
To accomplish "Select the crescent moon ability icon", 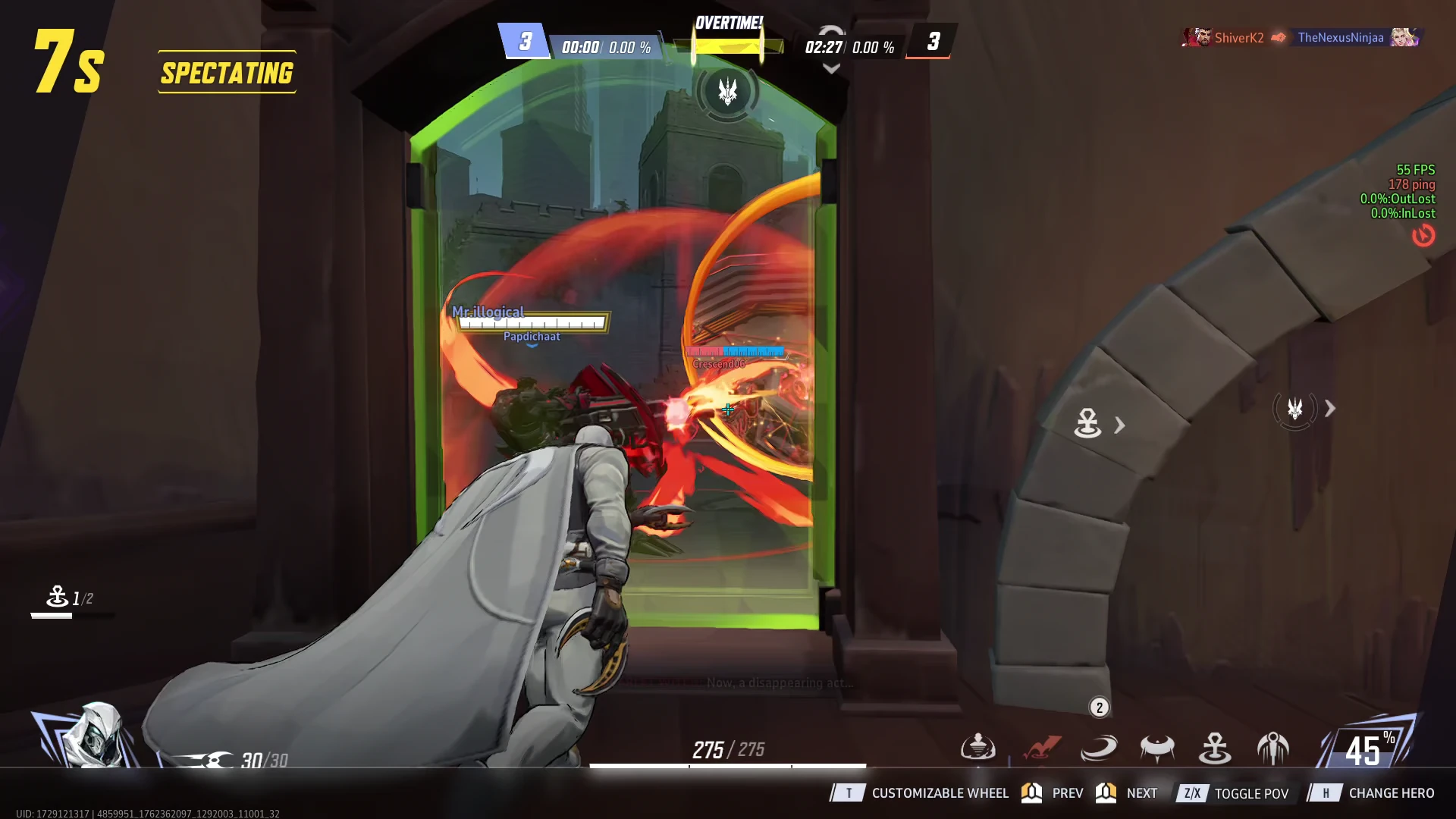I will (1098, 748).
